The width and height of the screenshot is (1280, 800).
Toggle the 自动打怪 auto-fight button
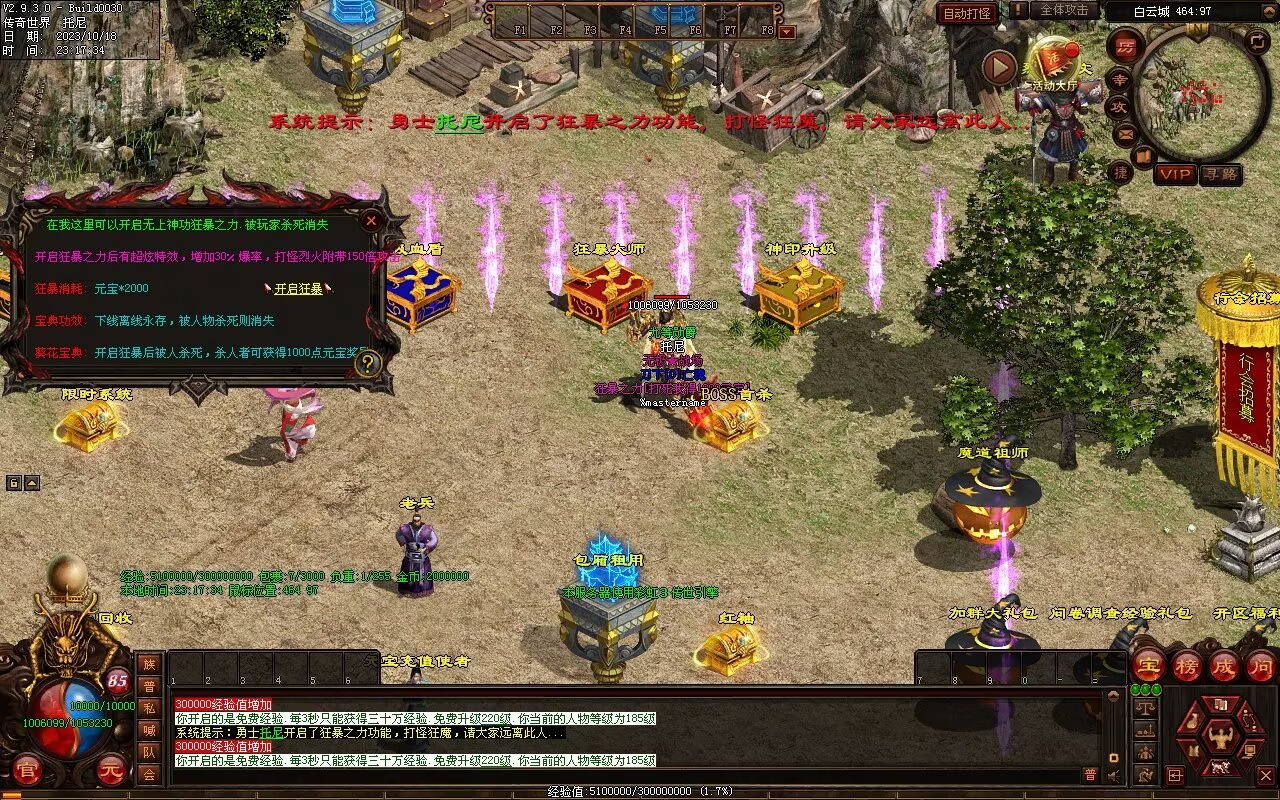968,13
